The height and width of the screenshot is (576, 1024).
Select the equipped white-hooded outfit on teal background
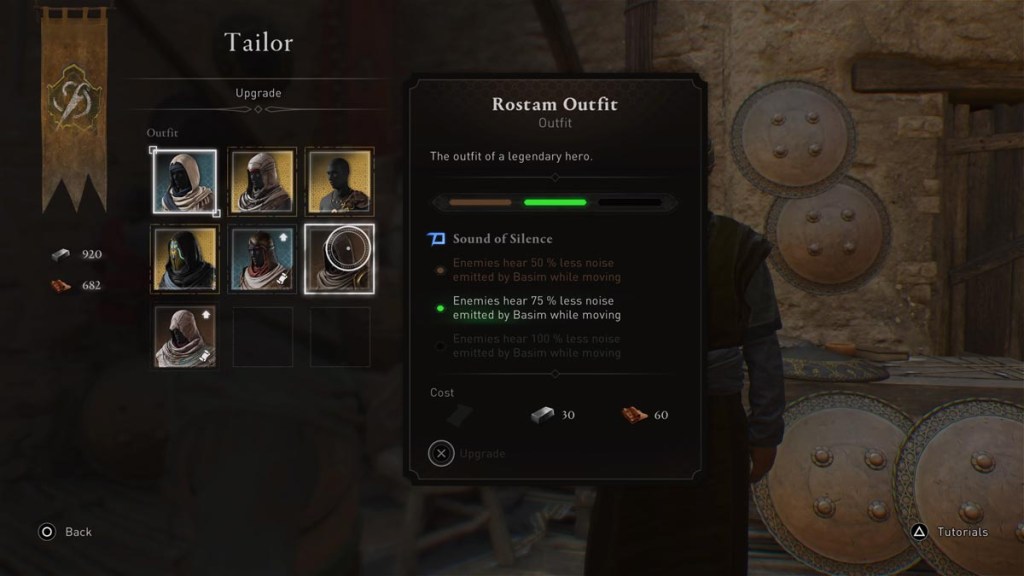[x=184, y=181]
